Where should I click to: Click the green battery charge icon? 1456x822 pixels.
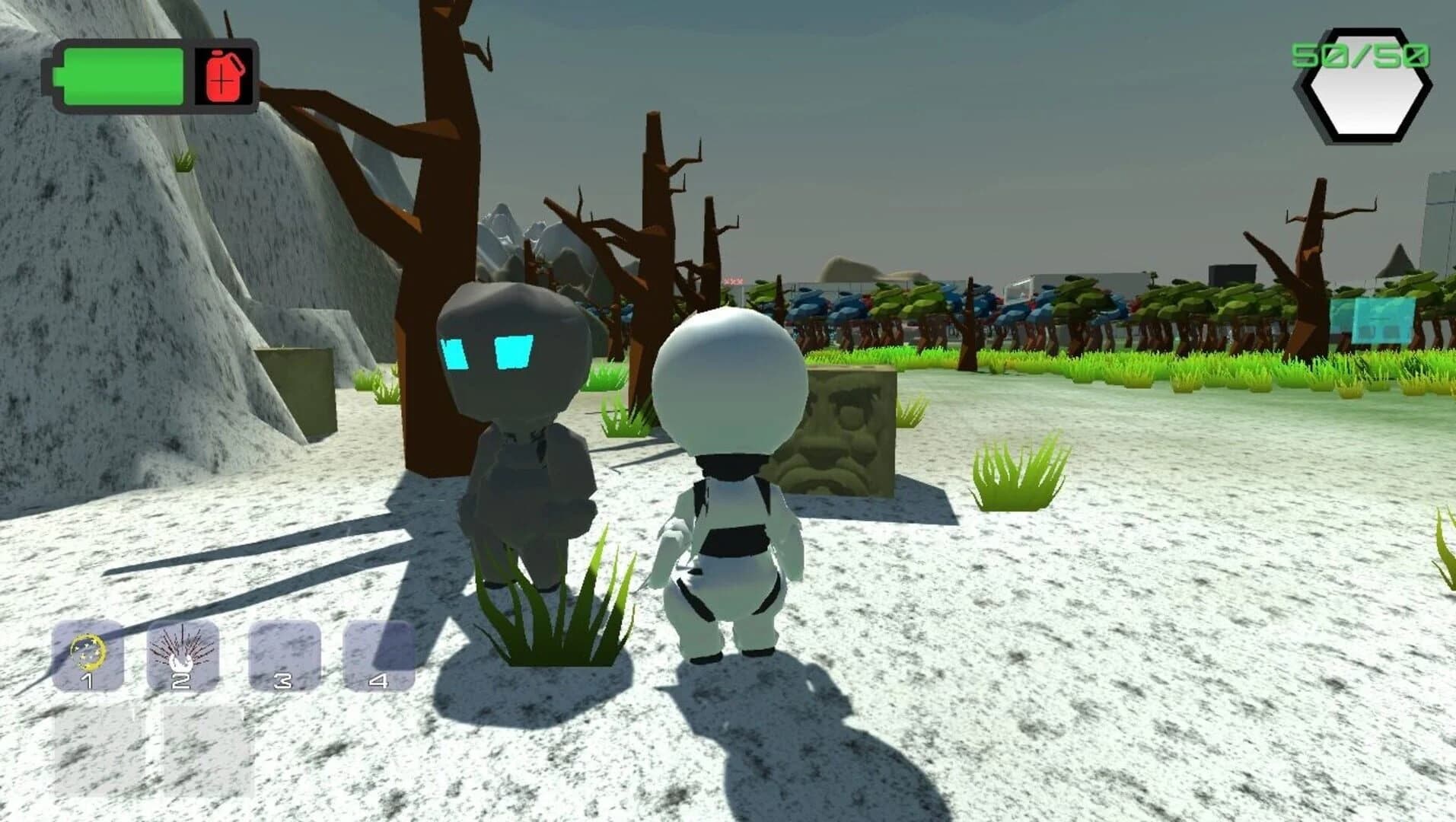coord(124,76)
